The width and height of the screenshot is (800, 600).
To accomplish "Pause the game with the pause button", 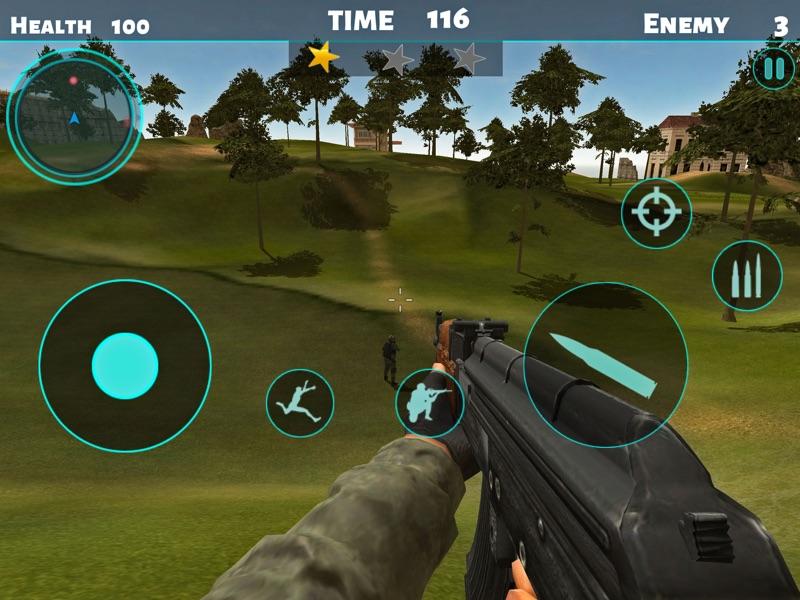I will (772, 69).
